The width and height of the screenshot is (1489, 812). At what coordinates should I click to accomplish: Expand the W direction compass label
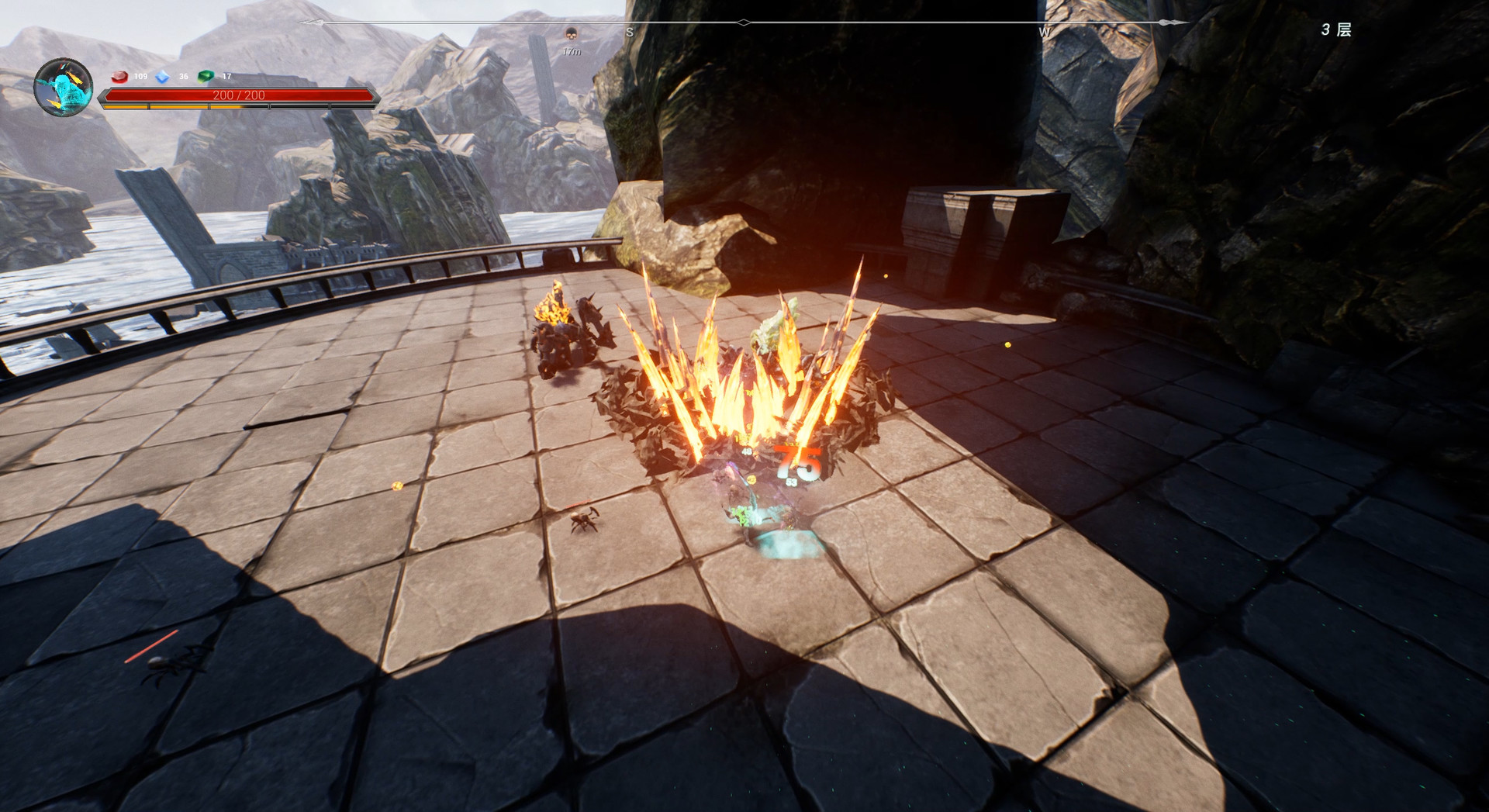pos(1043,33)
